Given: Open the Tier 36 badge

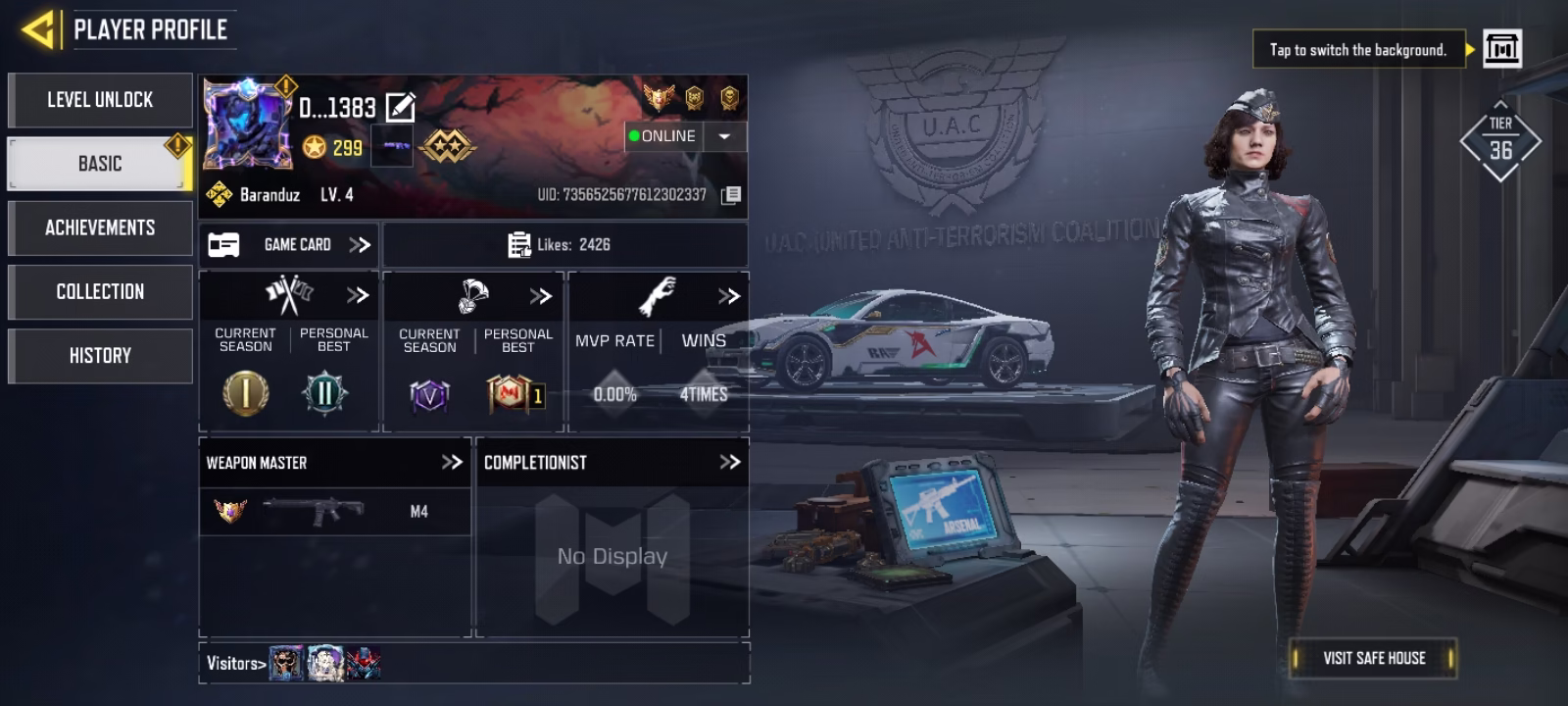Looking at the screenshot, I should pos(1500,143).
